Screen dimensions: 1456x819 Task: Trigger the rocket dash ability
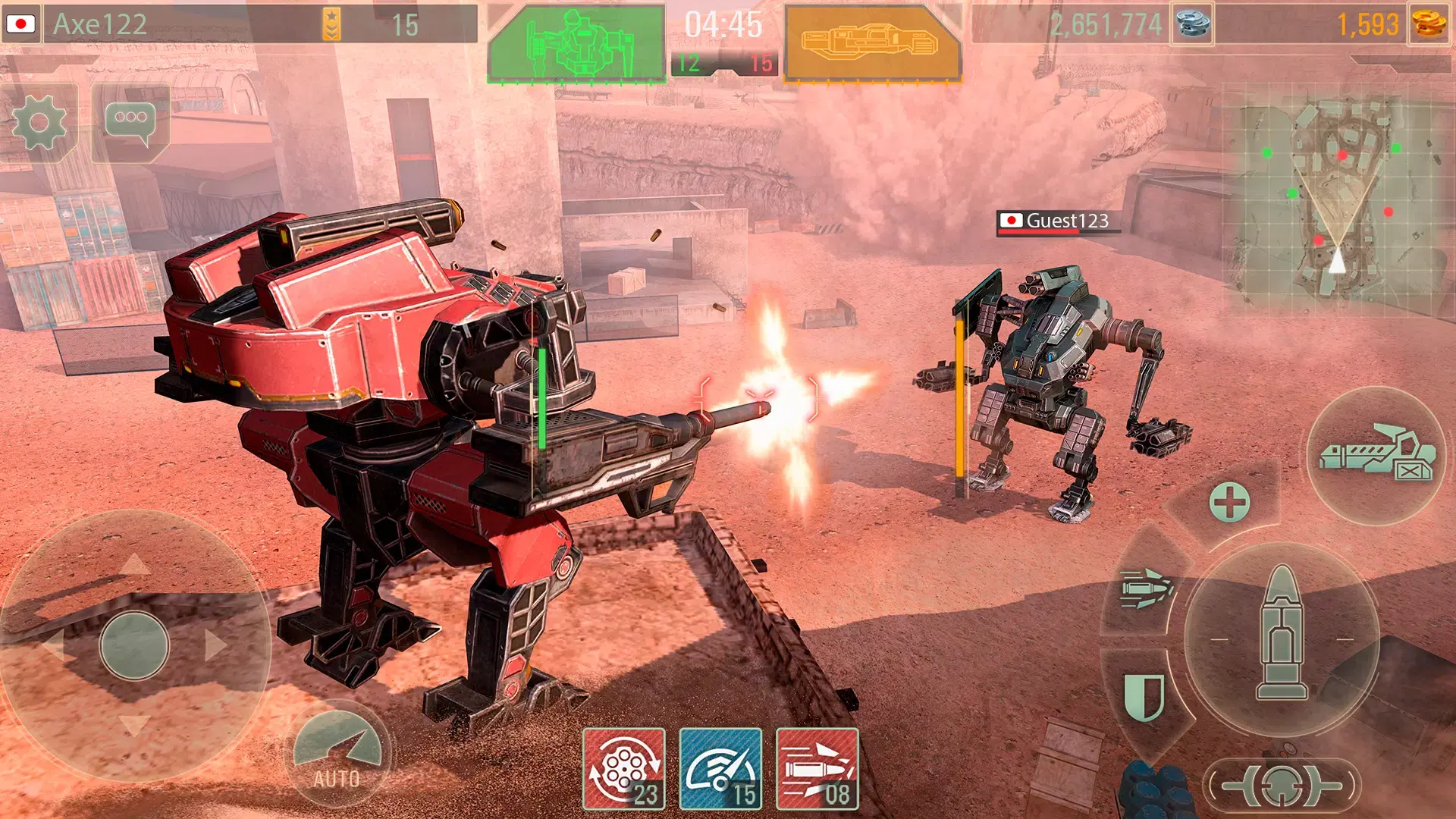(x=1146, y=588)
